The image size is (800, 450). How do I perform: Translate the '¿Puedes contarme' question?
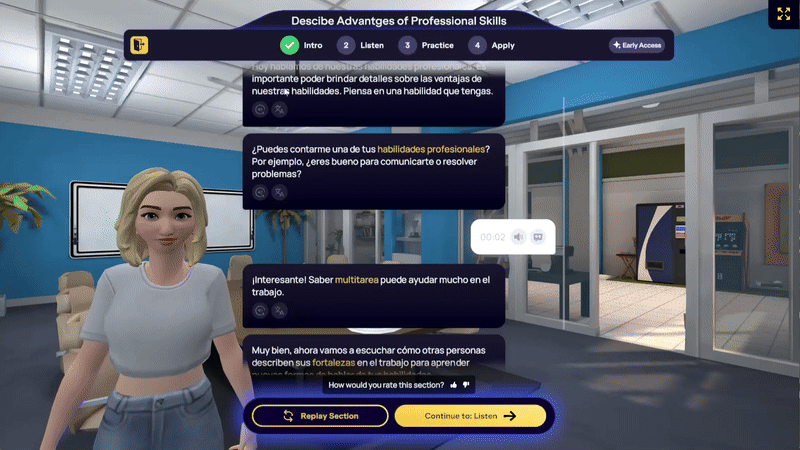point(279,191)
